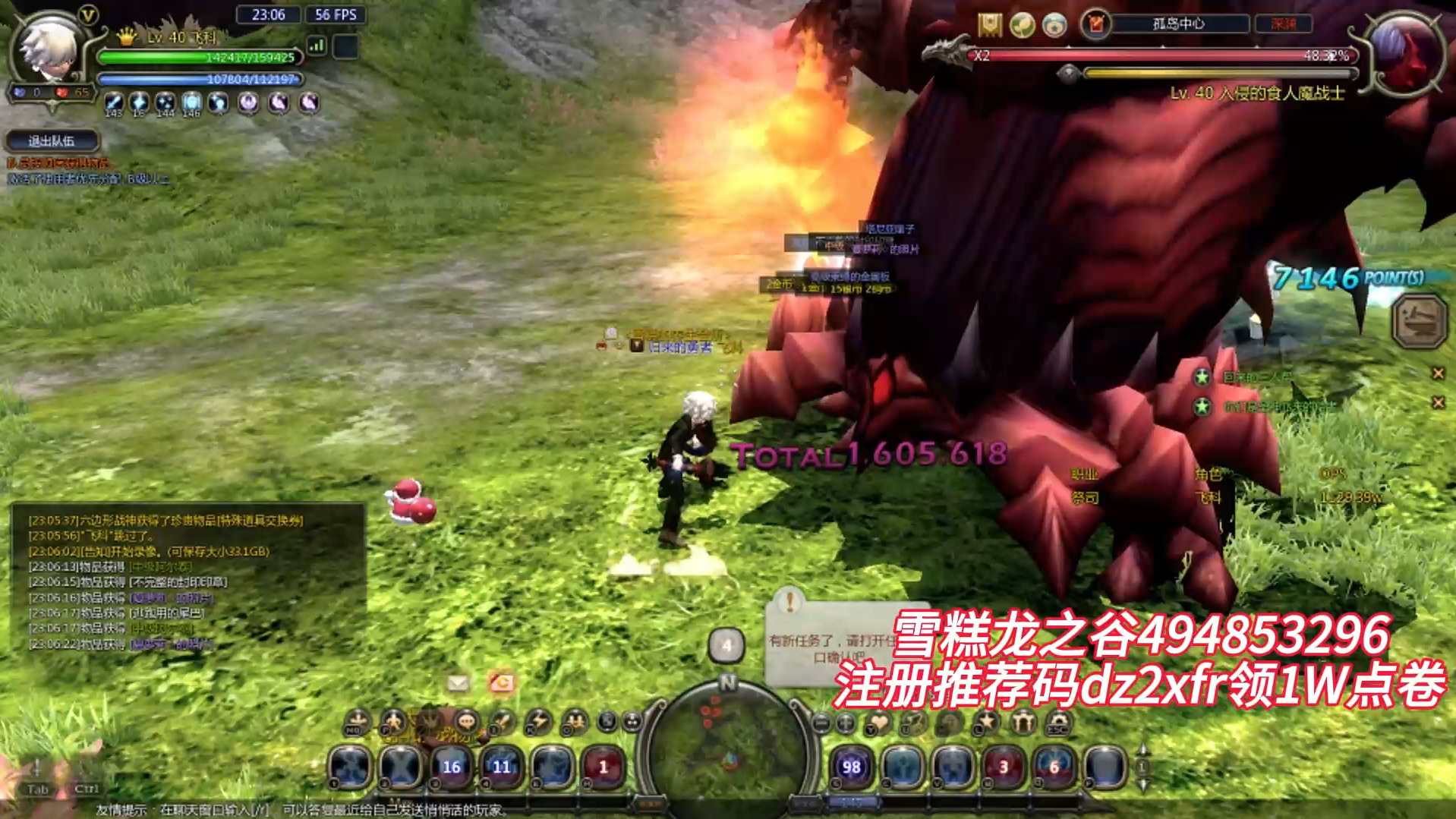Viewport: 1456px width, 819px height.
Task: Use the quick slot with count 98
Action: coord(851,767)
